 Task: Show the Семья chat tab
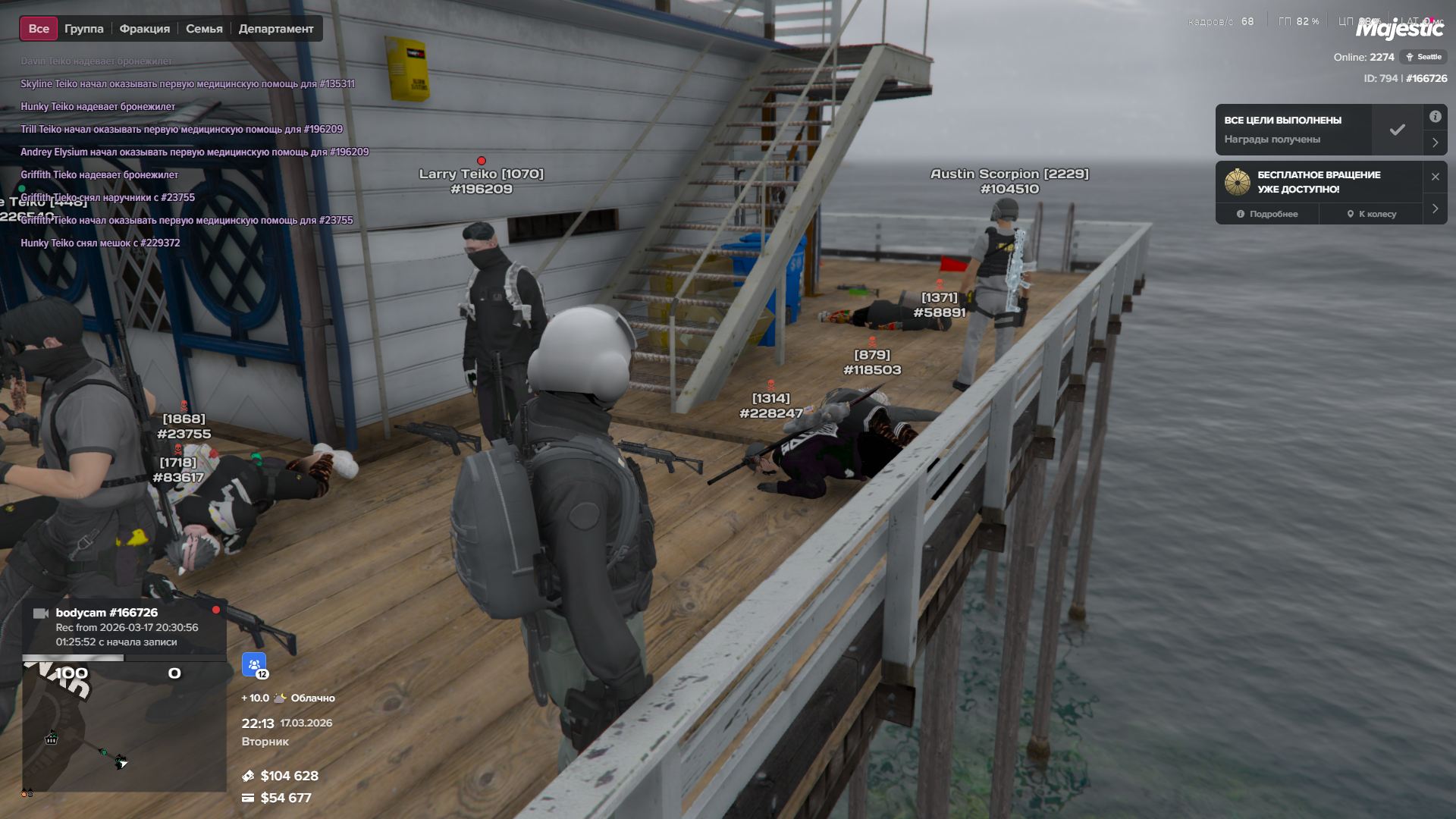click(204, 29)
